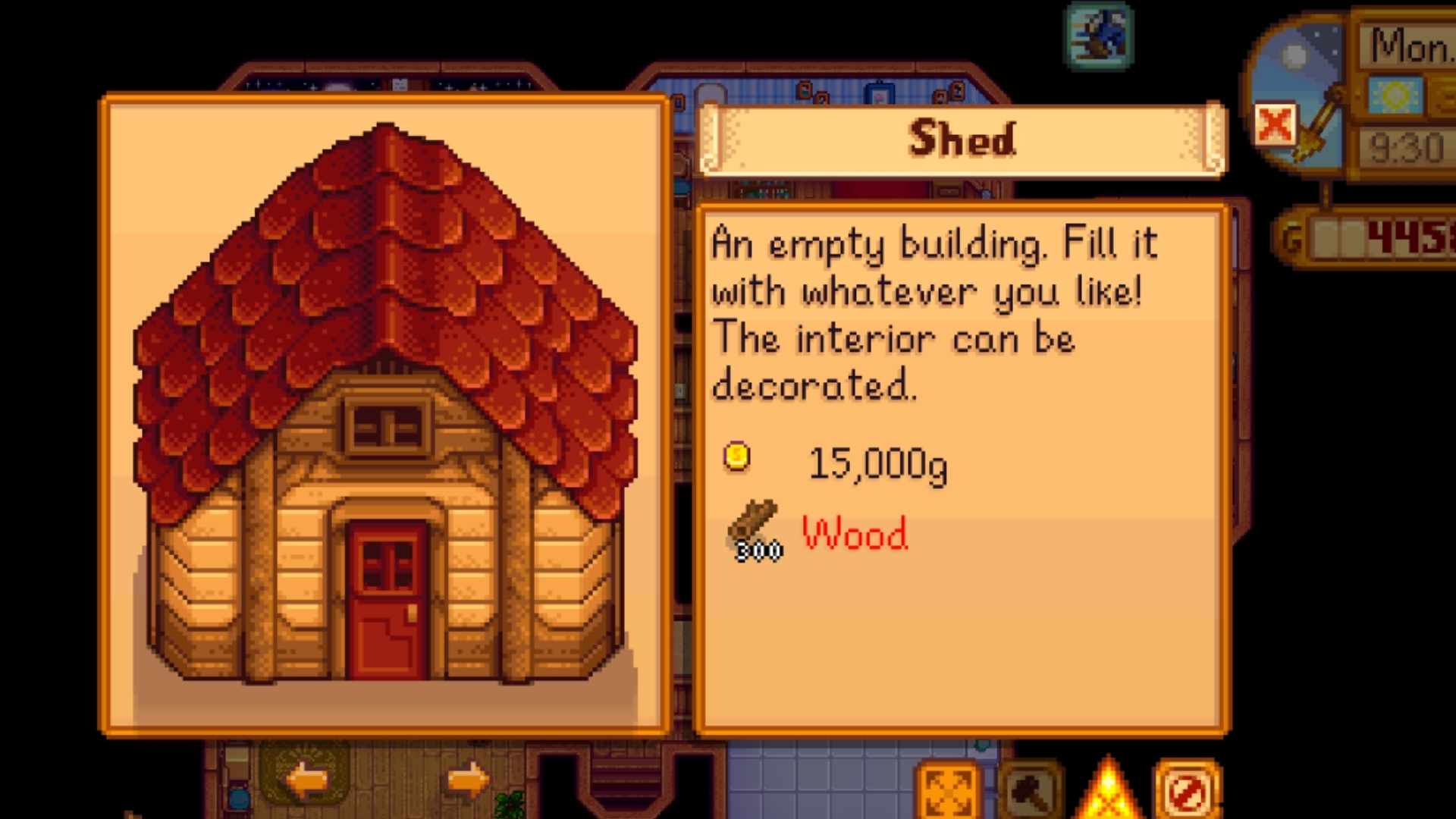
Task: Click the Shed title scroll banner
Action: point(961,139)
